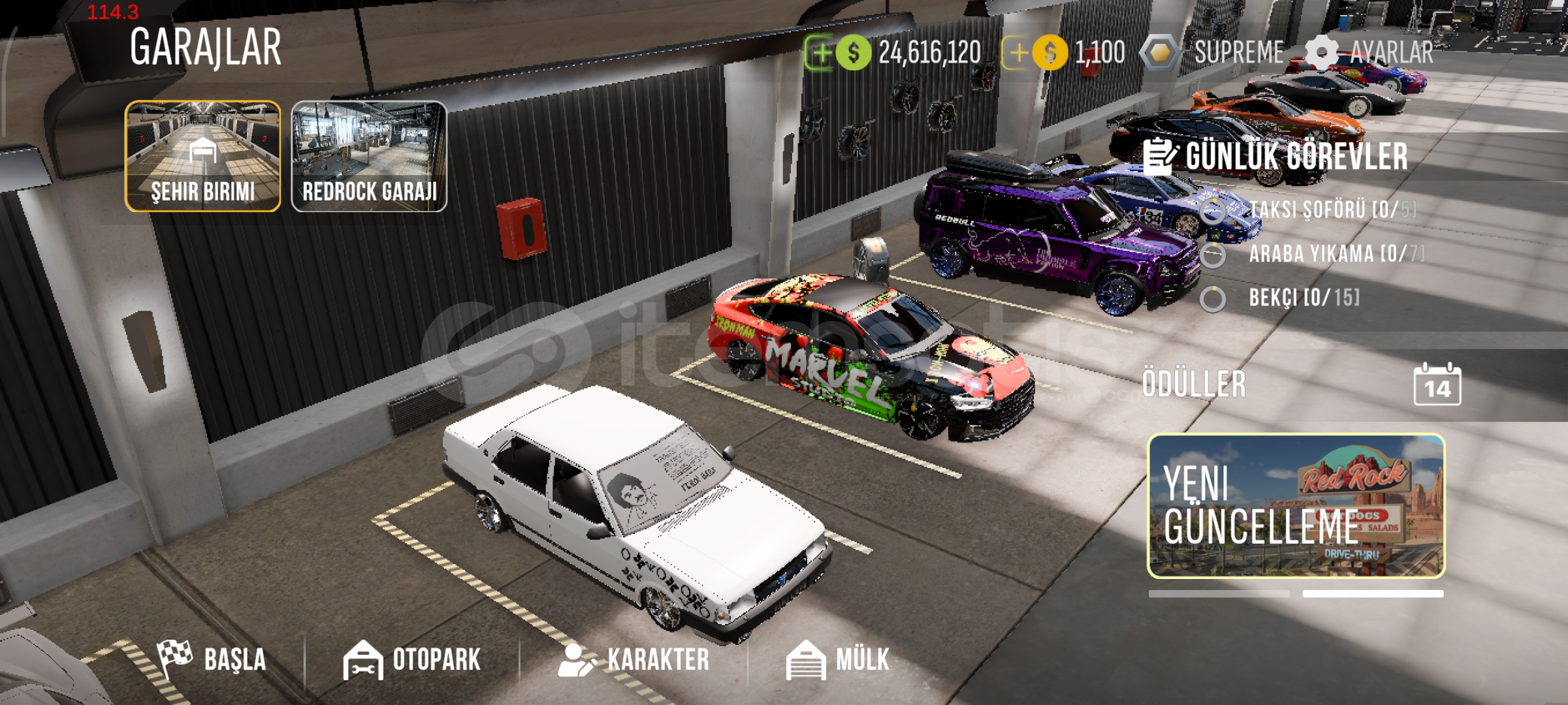
Task: Switch to the Redrock Garajı garage
Action: click(x=369, y=156)
